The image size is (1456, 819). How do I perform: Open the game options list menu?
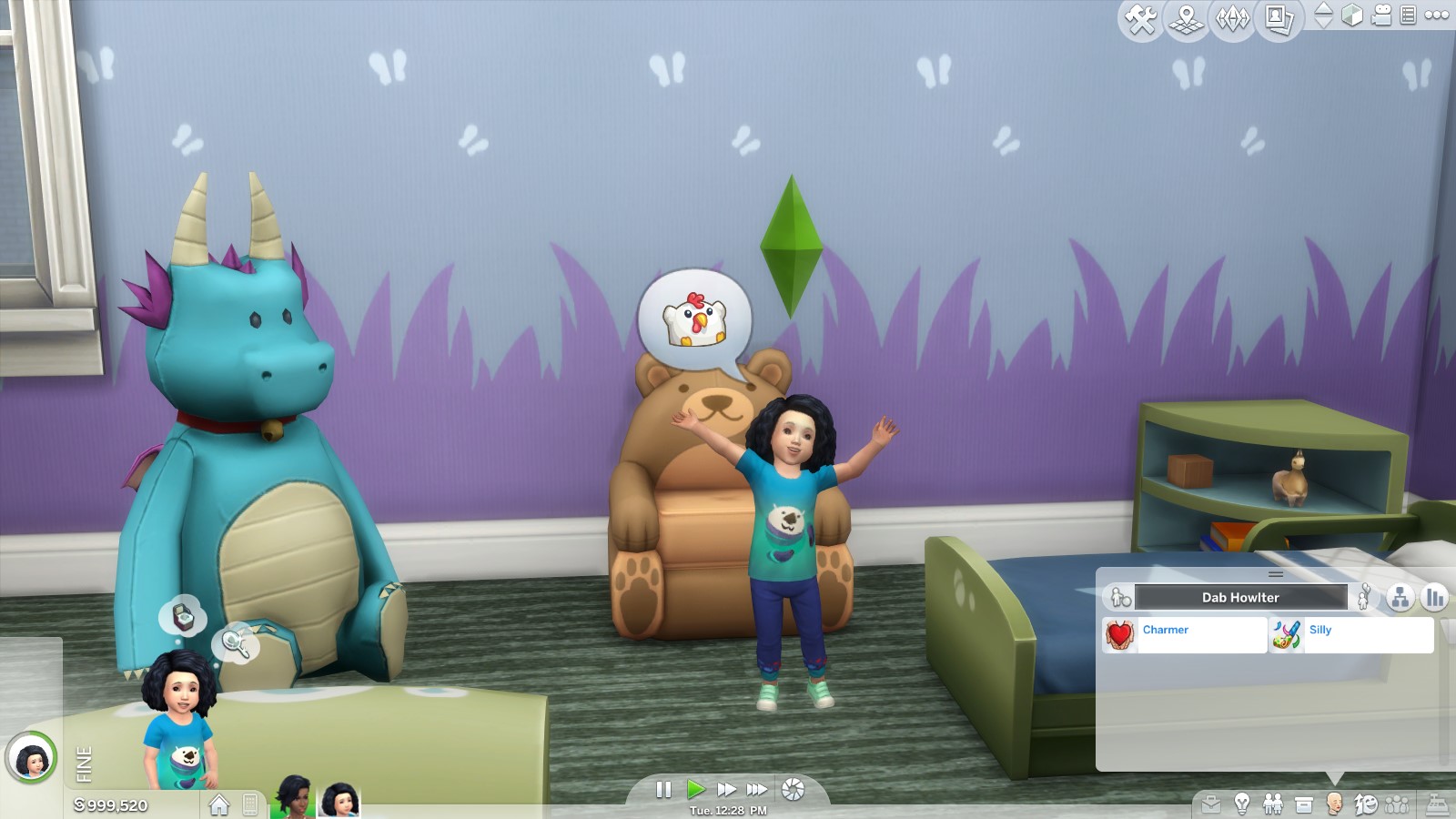pyautogui.click(x=1410, y=16)
